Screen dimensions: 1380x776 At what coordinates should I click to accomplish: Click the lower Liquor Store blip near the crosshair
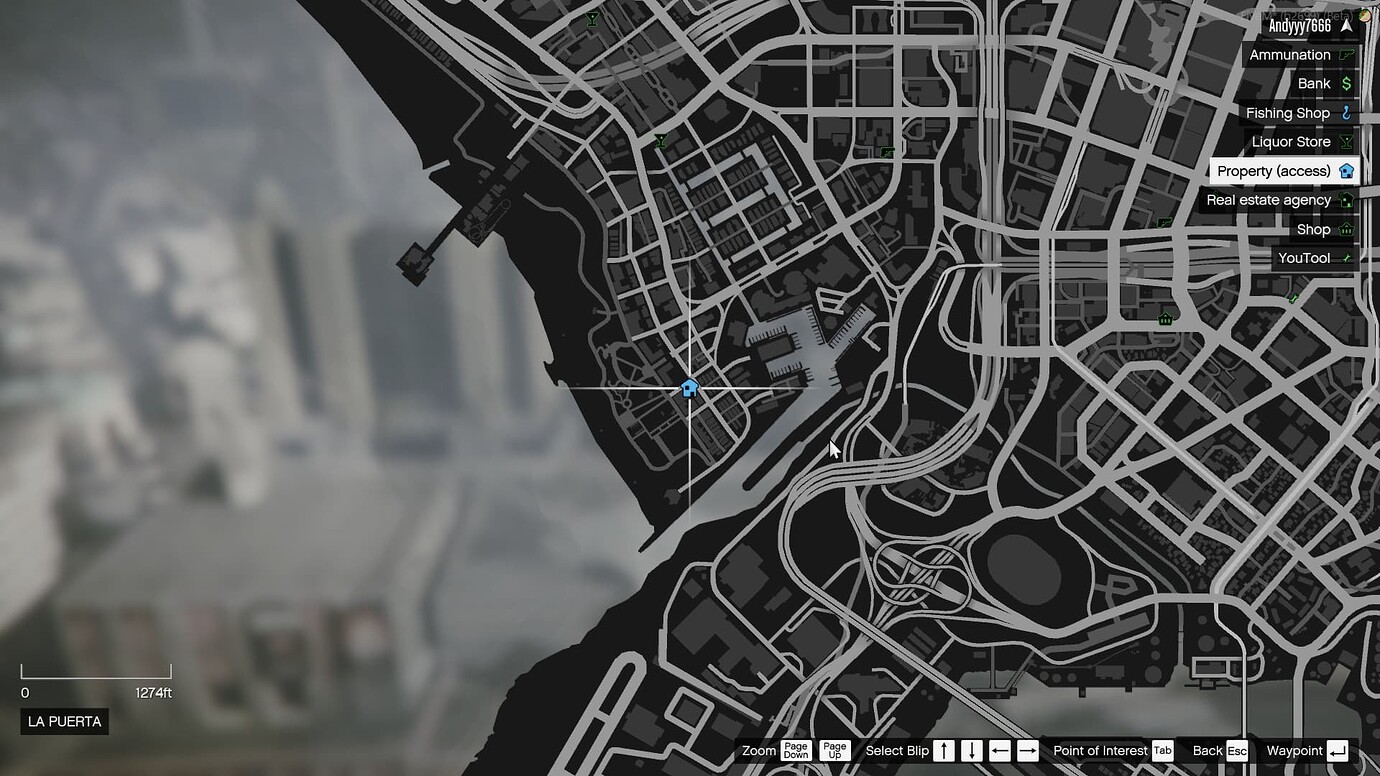tap(661, 141)
